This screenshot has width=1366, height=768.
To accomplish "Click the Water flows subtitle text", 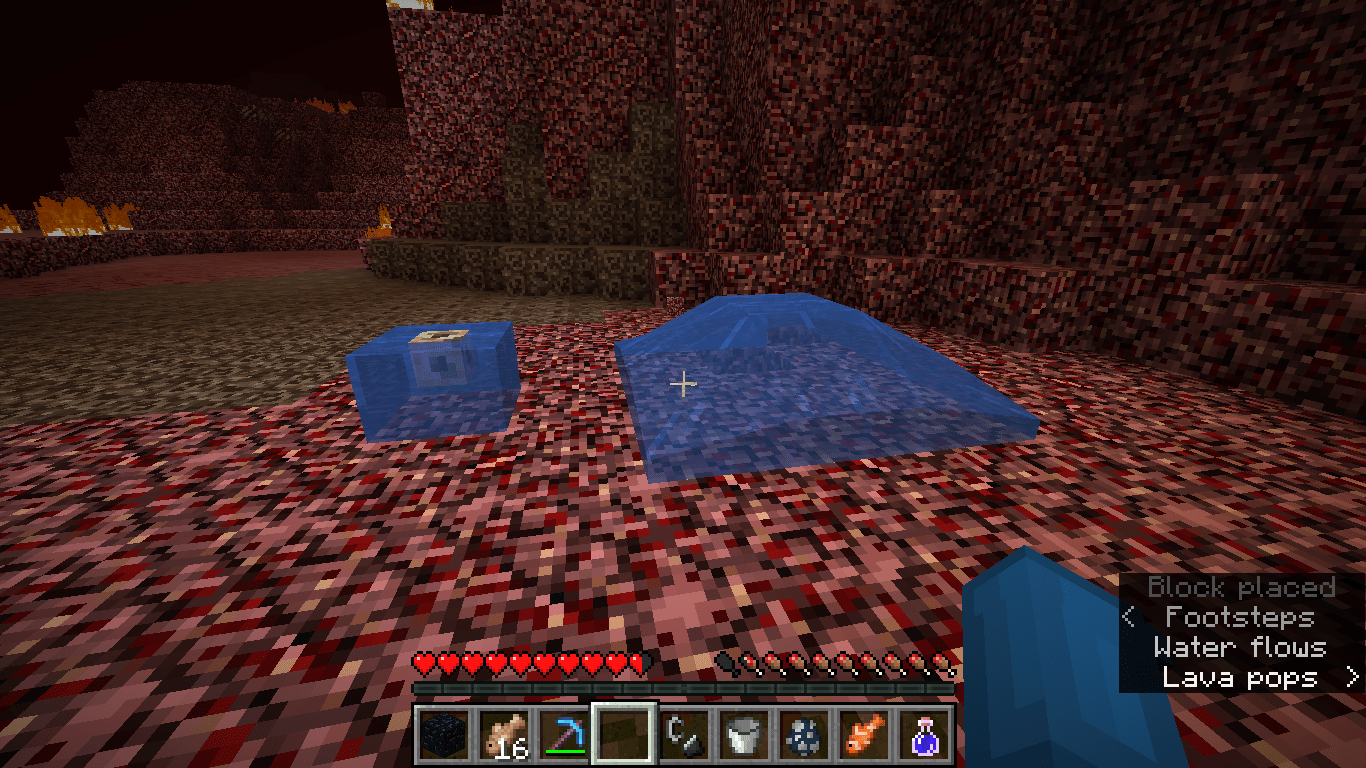I will pos(1243,648).
